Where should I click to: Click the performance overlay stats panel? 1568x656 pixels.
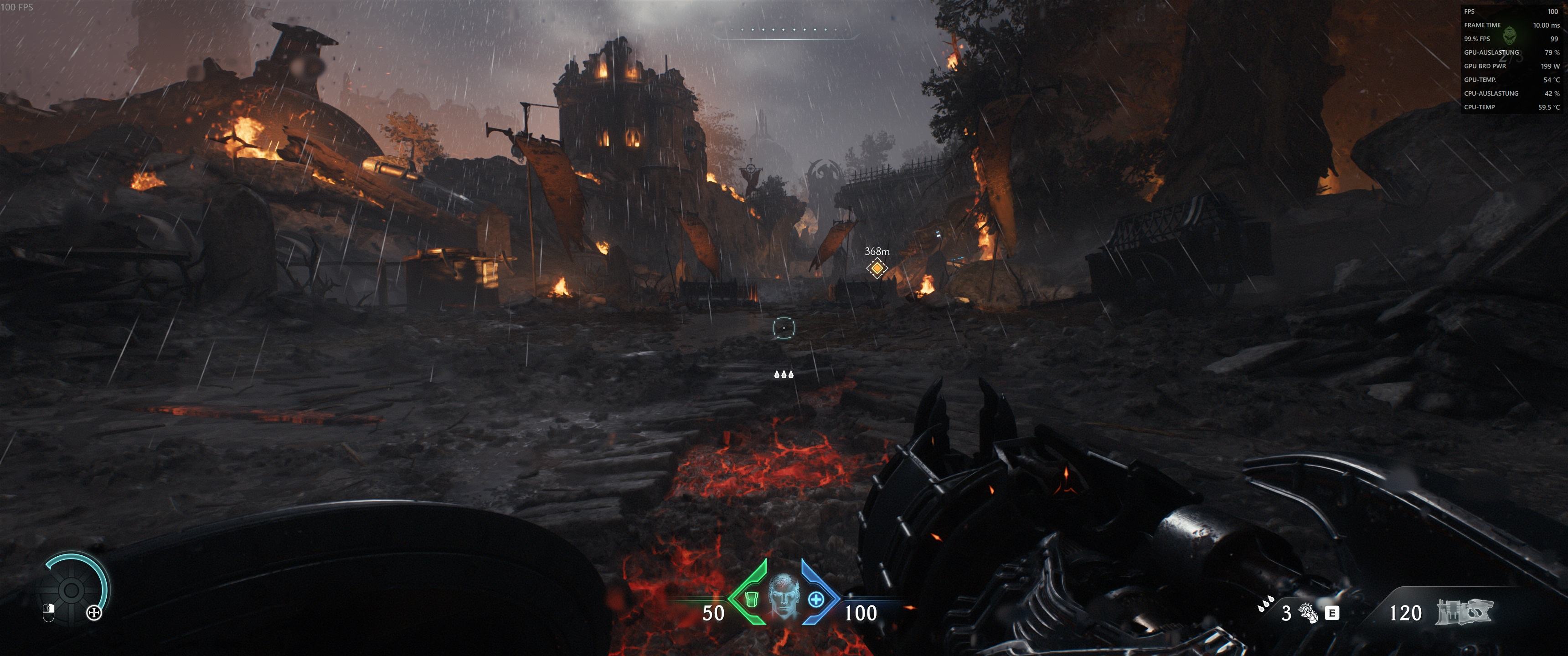coord(1511,59)
